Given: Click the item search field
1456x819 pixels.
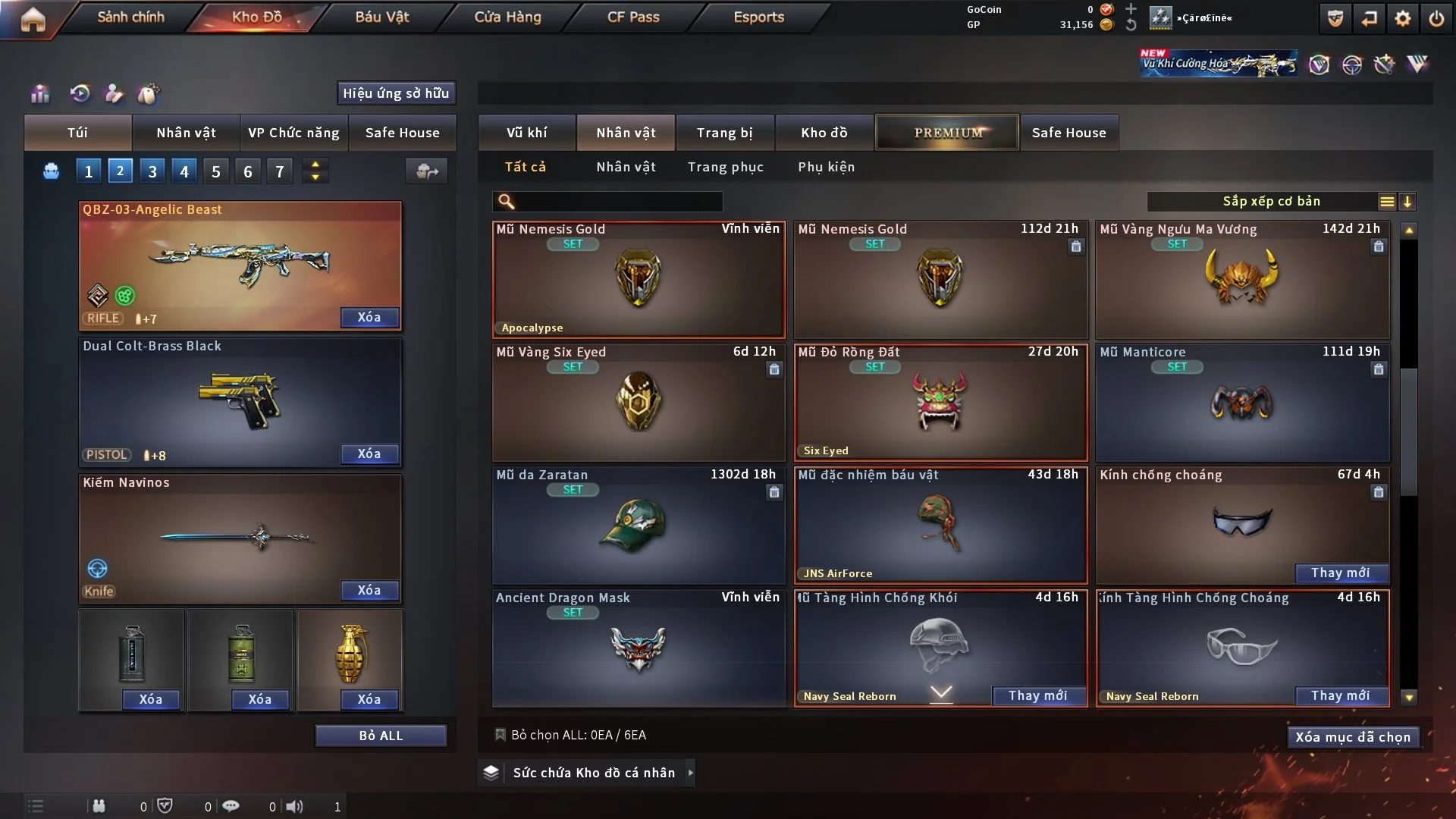Looking at the screenshot, I should tap(618, 201).
